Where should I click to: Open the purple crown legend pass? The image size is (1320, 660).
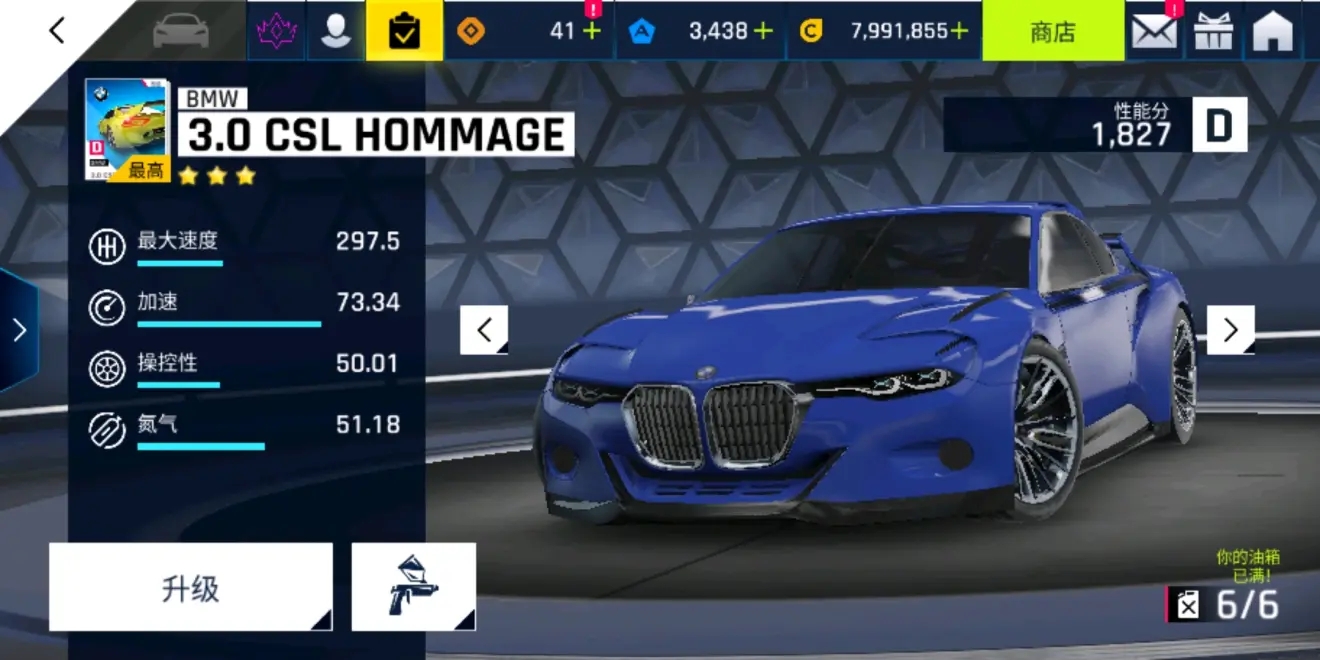(x=276, y=31)
